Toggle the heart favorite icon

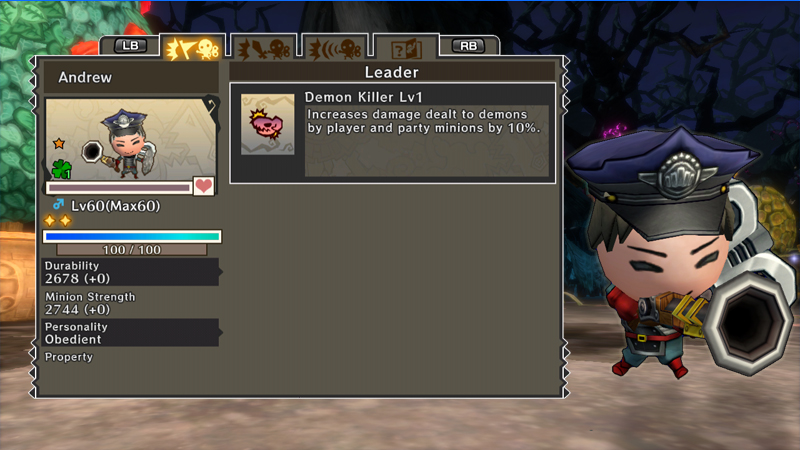point(204,187)
